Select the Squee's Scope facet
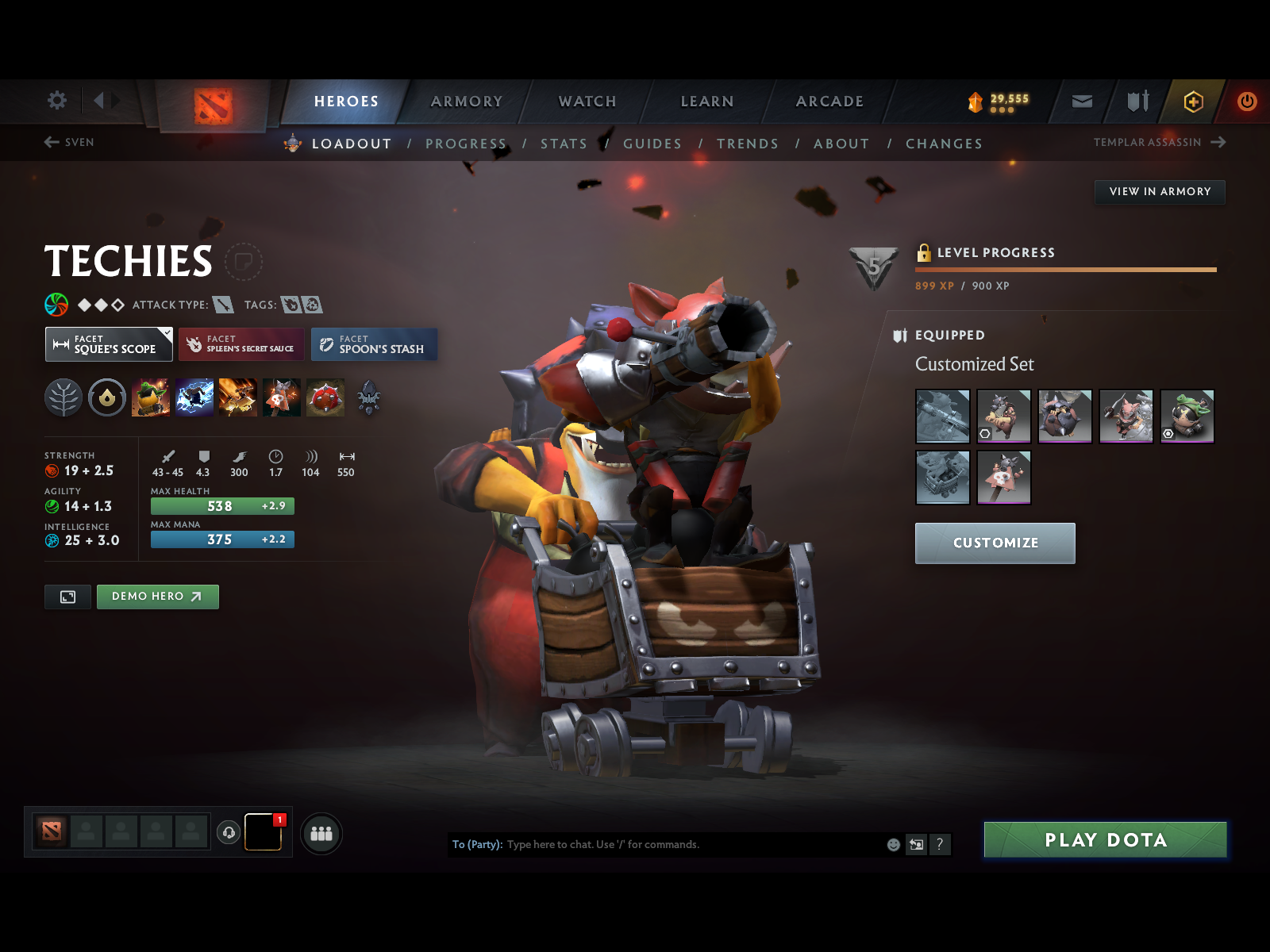Screen dimensions: 1270x952 point(109,344)
